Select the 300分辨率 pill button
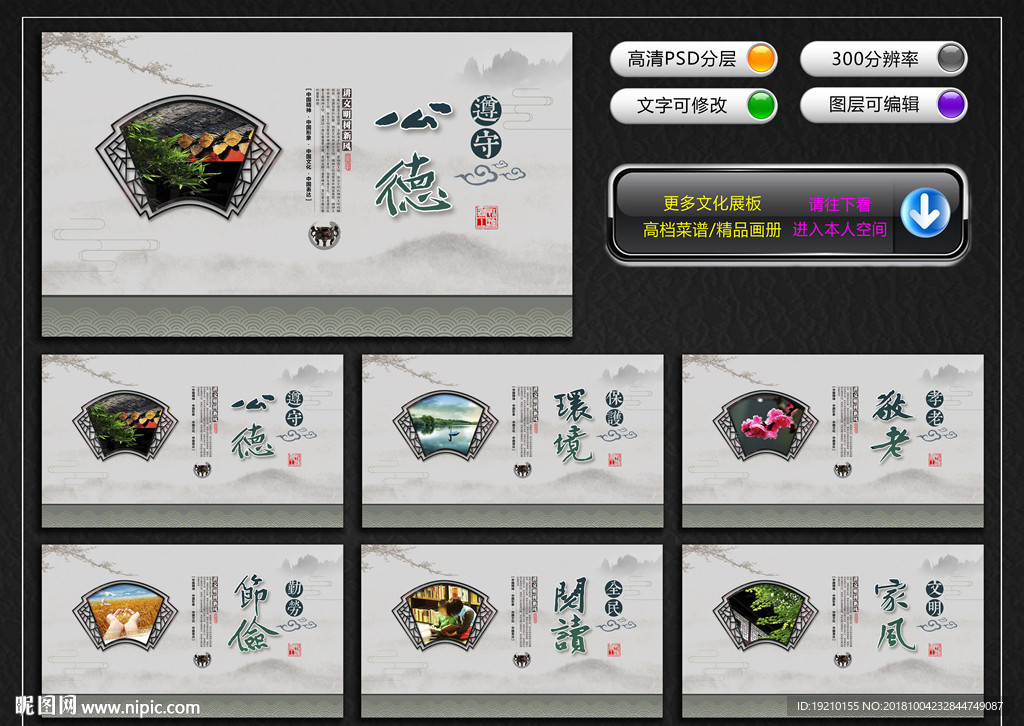 (883, 59)
